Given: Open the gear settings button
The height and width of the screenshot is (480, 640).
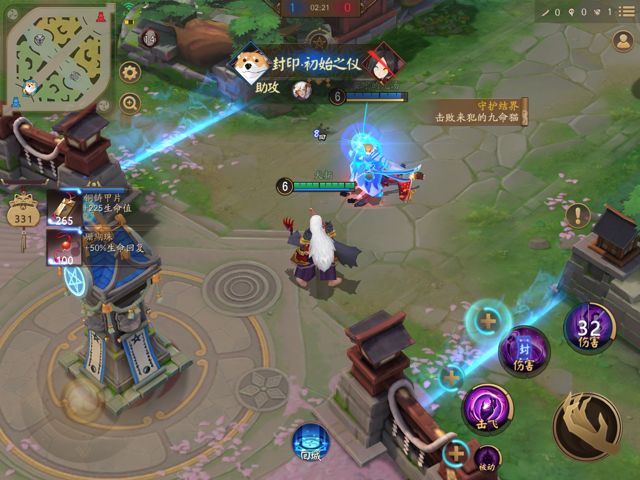Looking at the screenshot, I should point(130,72).
